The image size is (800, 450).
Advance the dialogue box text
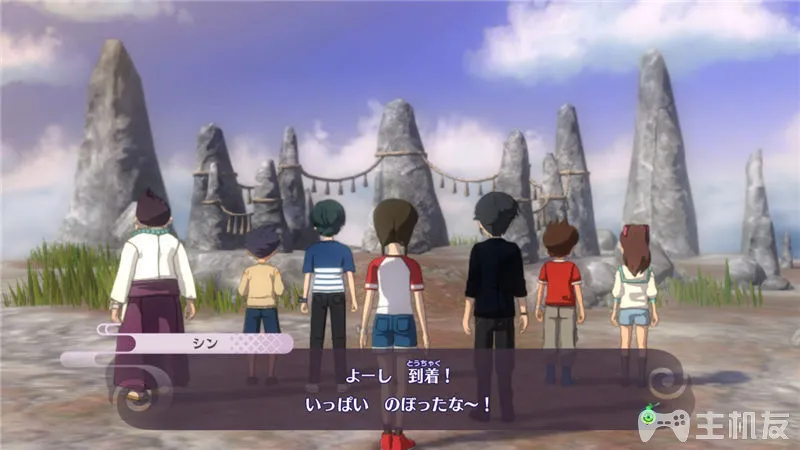400,390
